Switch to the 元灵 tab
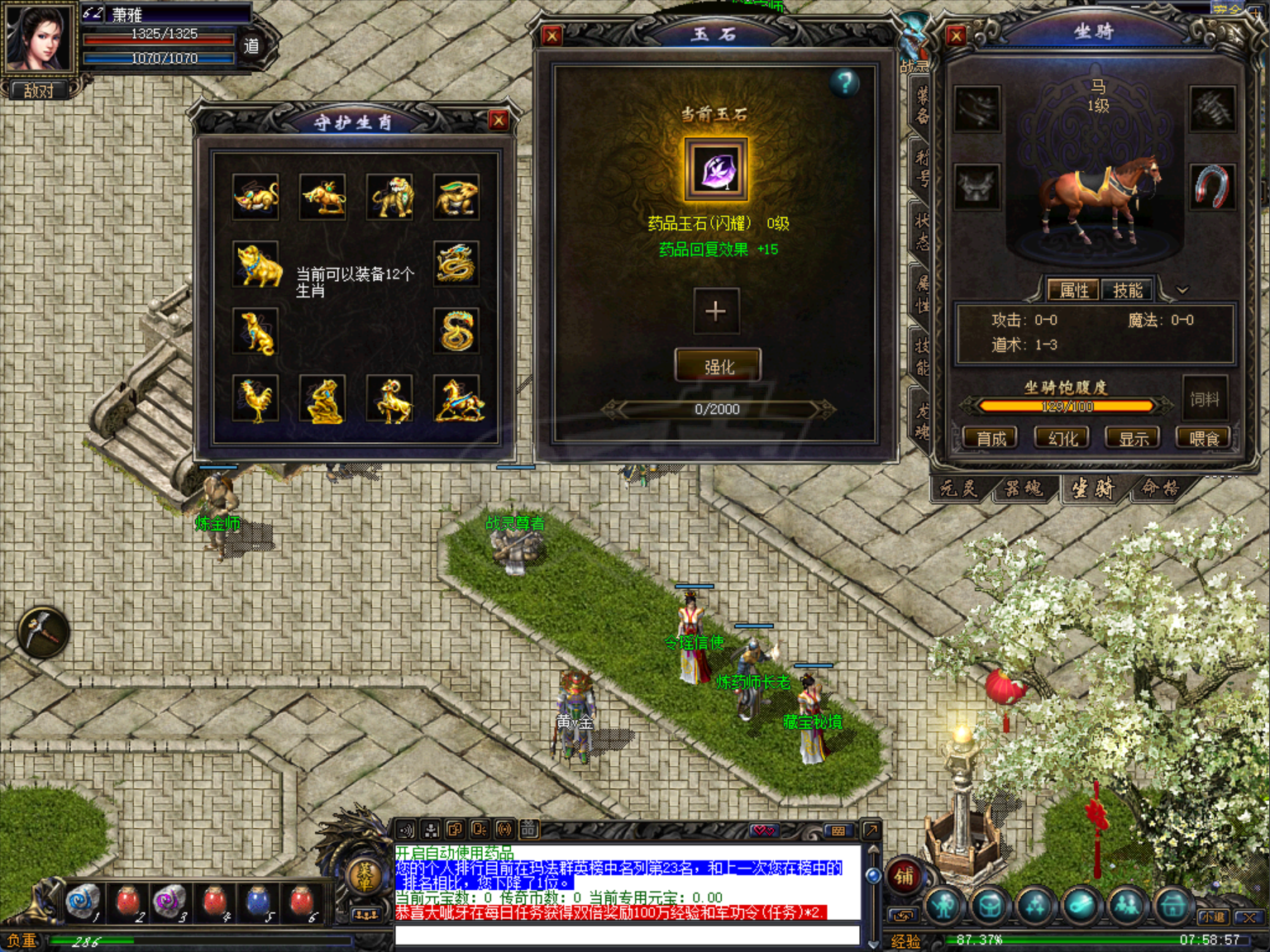Screen dimensions: 1270x952 tap(959, 488)
